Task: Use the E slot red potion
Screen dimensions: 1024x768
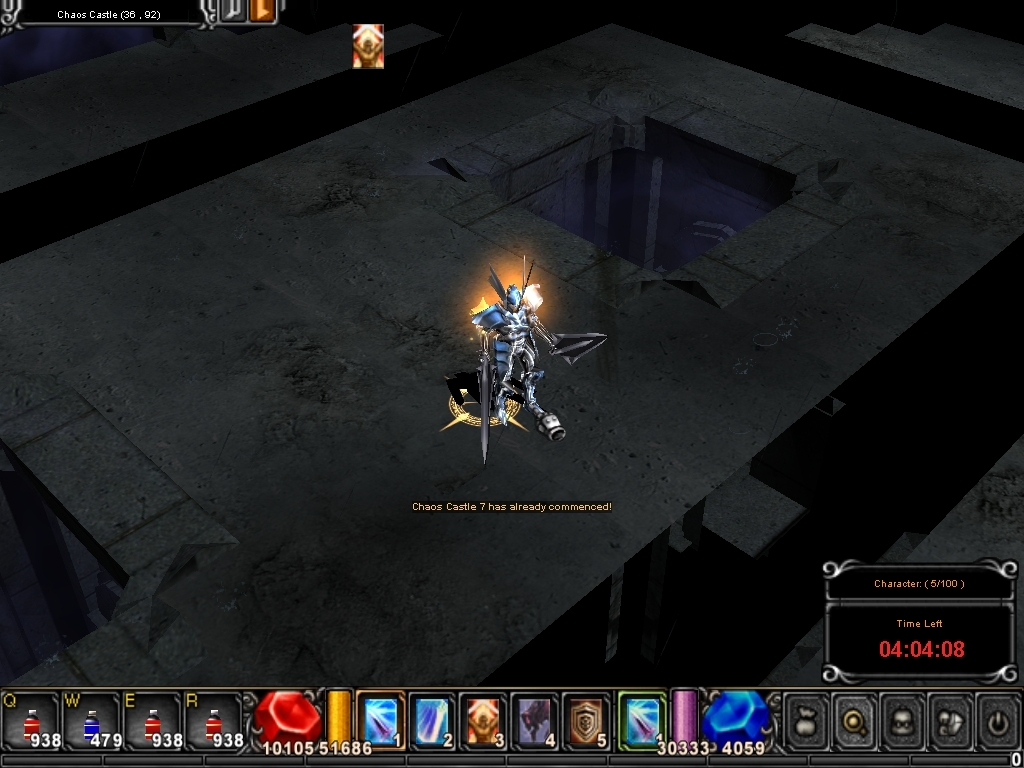Action: pyautogui.click(x=153, y=721)
